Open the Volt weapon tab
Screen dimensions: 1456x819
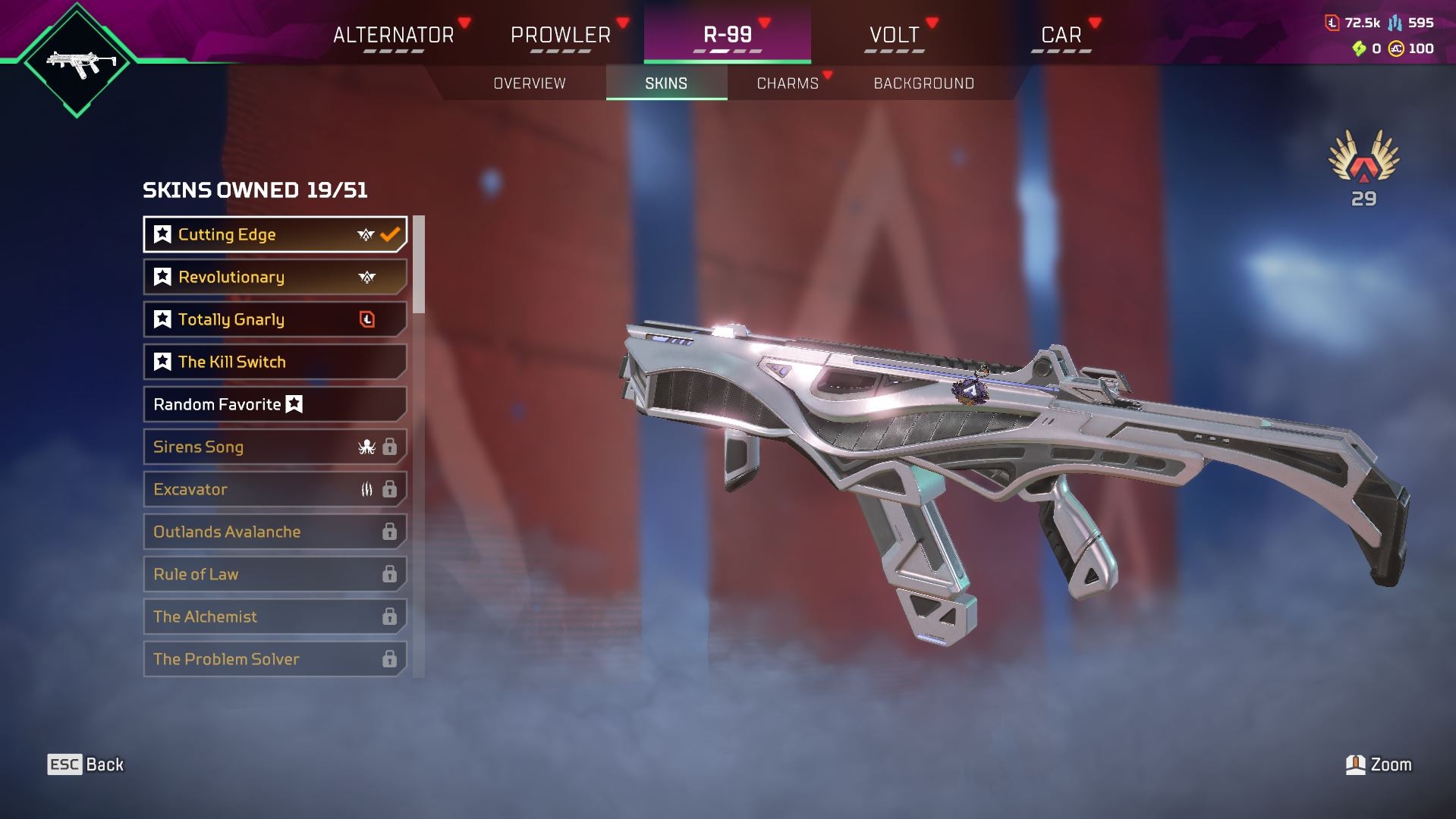click(894, 35)
